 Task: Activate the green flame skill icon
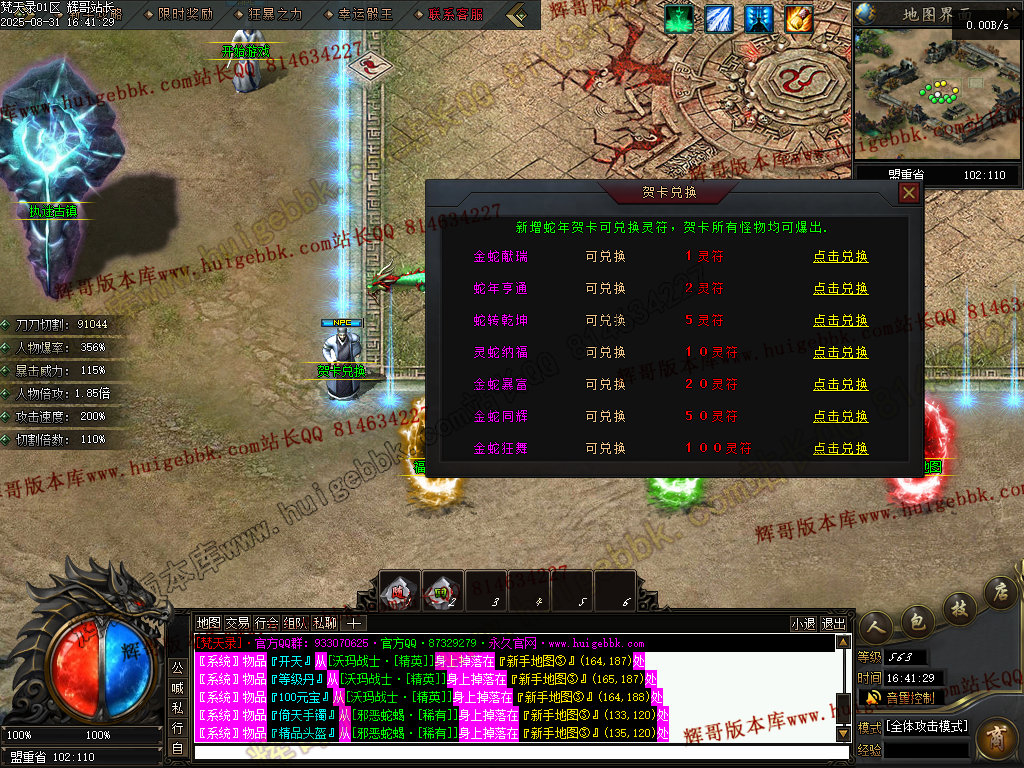[x=680, y=18]
